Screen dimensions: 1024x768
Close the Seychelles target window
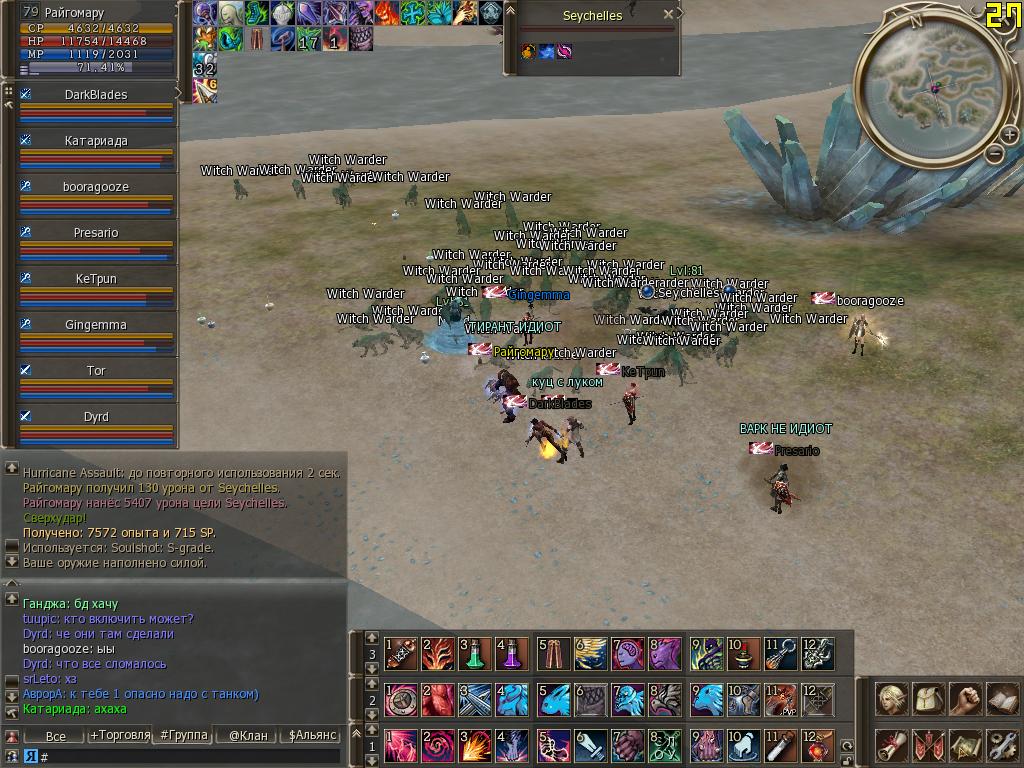click(x=669, y=15)
